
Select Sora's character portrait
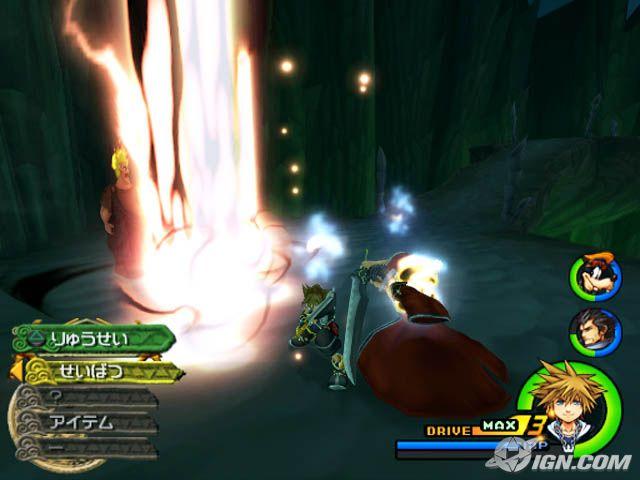tap(568, 405)
